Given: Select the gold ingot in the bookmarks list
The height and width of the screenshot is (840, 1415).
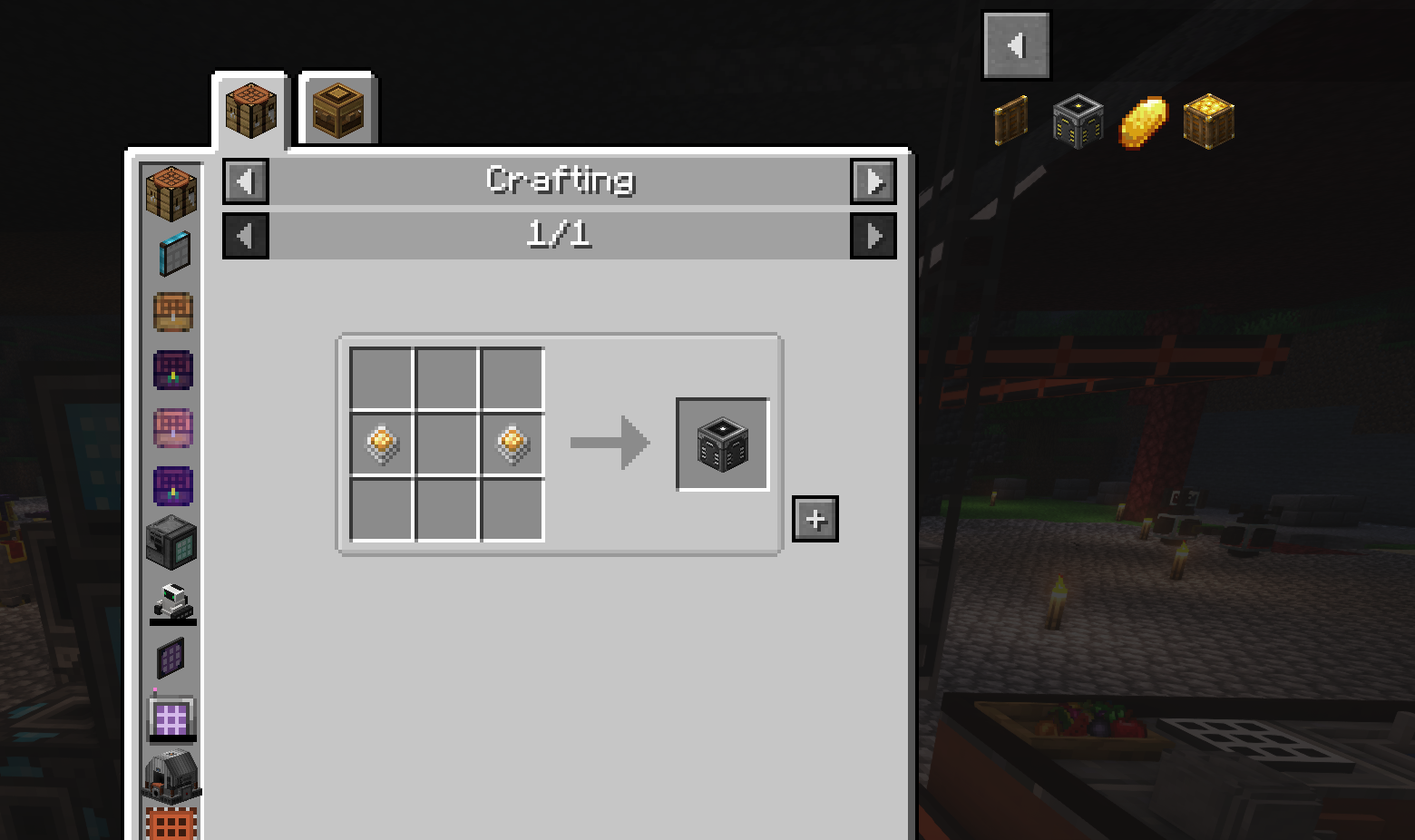Looking at the screenshot, I should (x=1142, y=120).
